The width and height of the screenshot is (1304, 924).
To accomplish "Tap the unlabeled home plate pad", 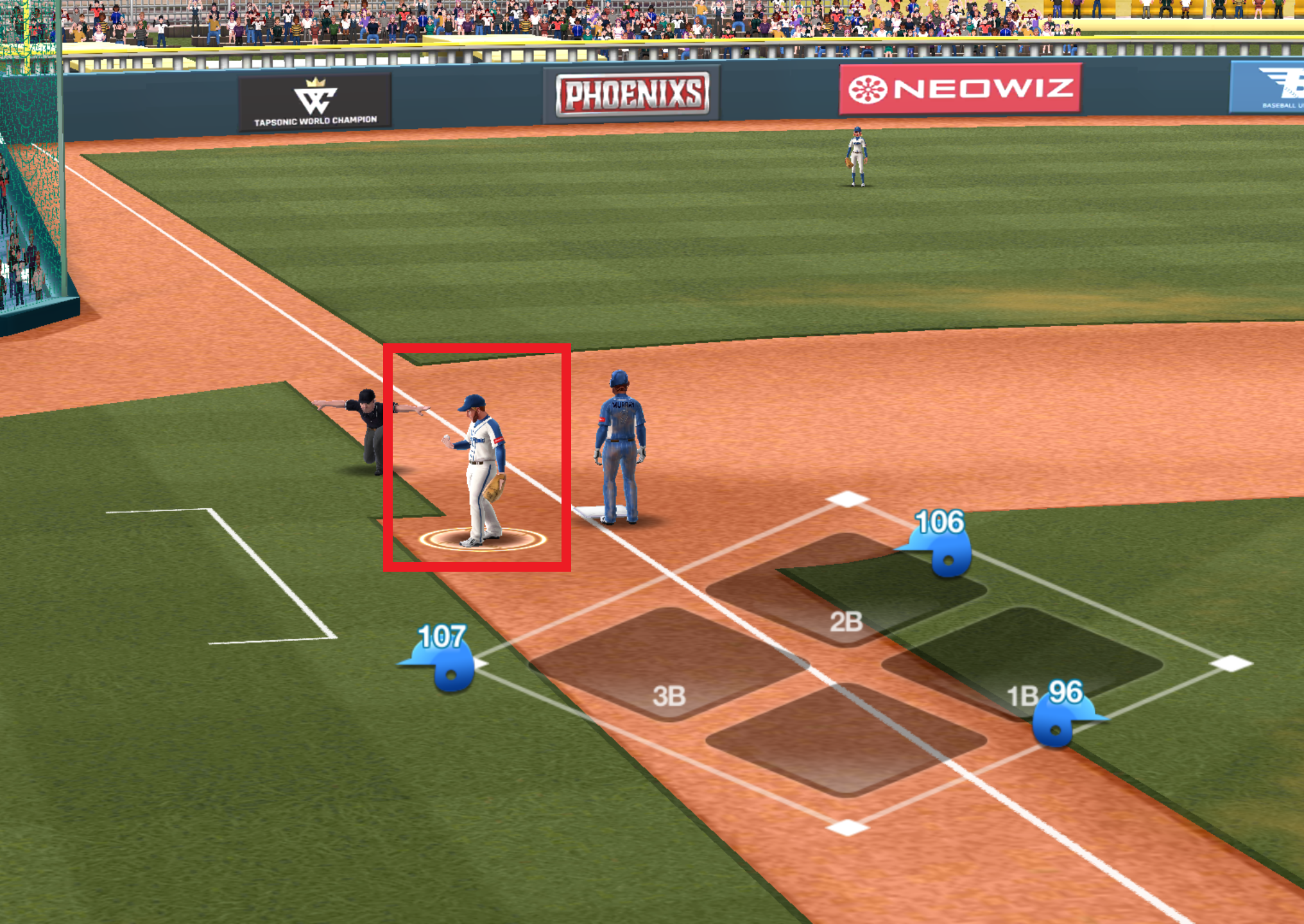I will 846,739.
